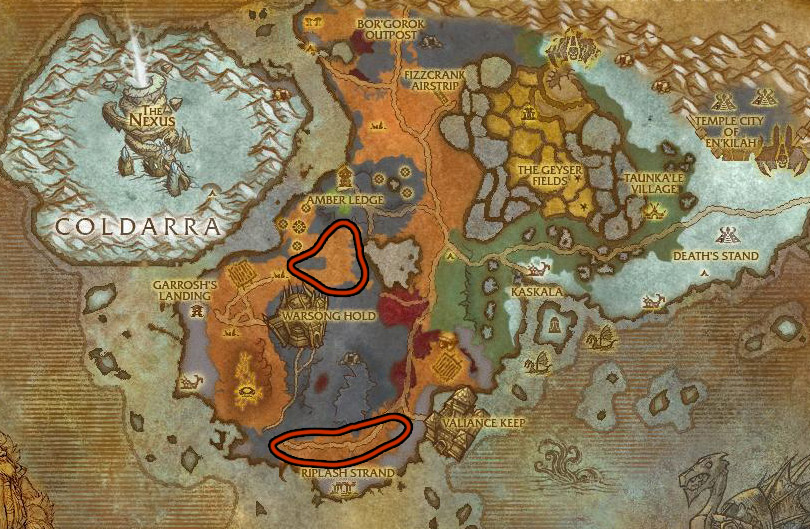Select the Riplash Strand label
Screen dimensions: 810x529
[347, 472]
